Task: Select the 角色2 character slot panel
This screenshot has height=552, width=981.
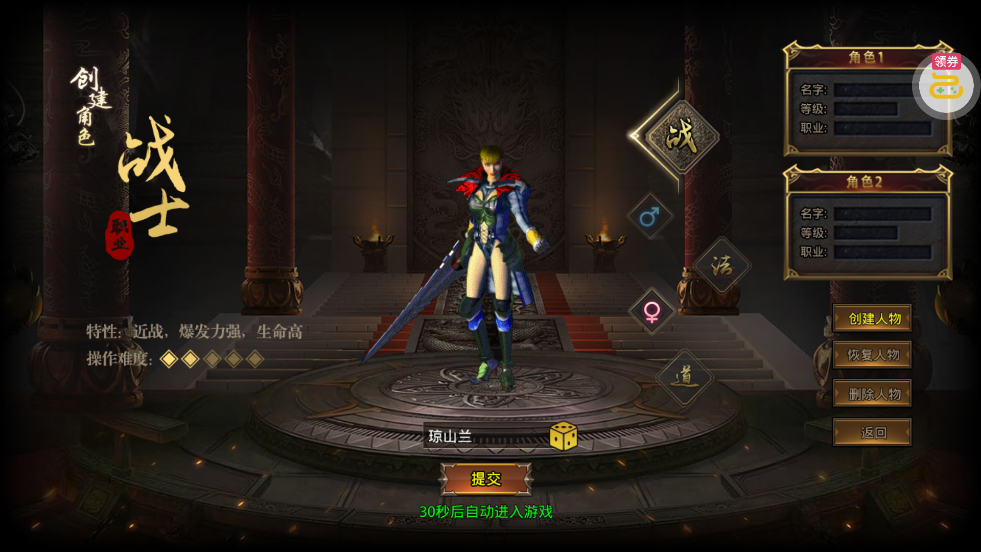Action: point(867,223)
